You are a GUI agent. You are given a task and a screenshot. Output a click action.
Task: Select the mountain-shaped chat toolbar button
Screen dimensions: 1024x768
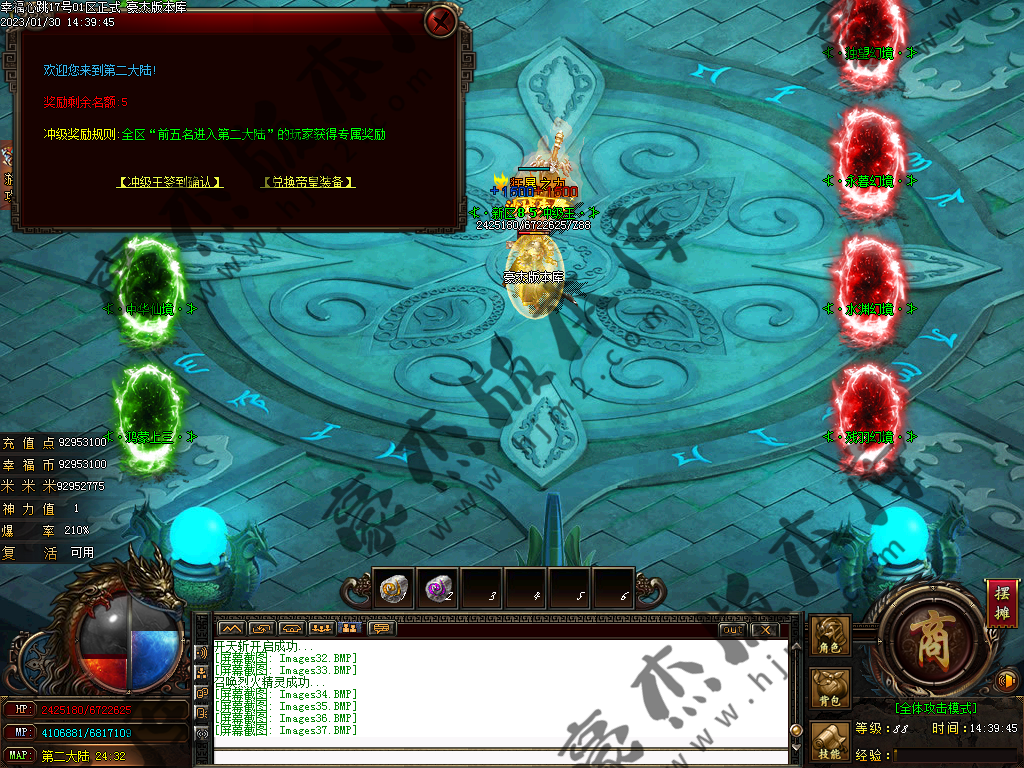point(231,629)
